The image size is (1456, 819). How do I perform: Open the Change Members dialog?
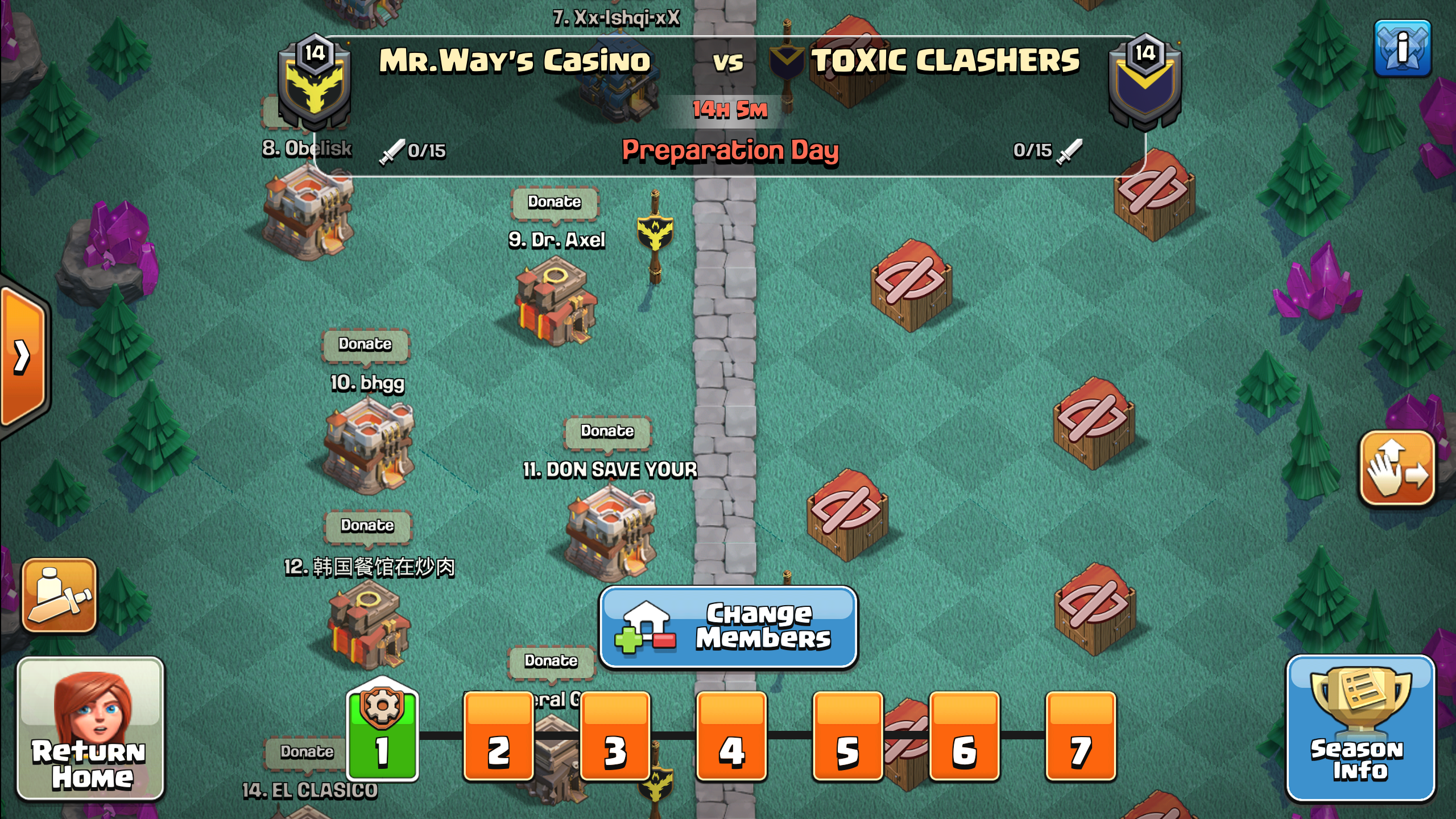[728, 627]
